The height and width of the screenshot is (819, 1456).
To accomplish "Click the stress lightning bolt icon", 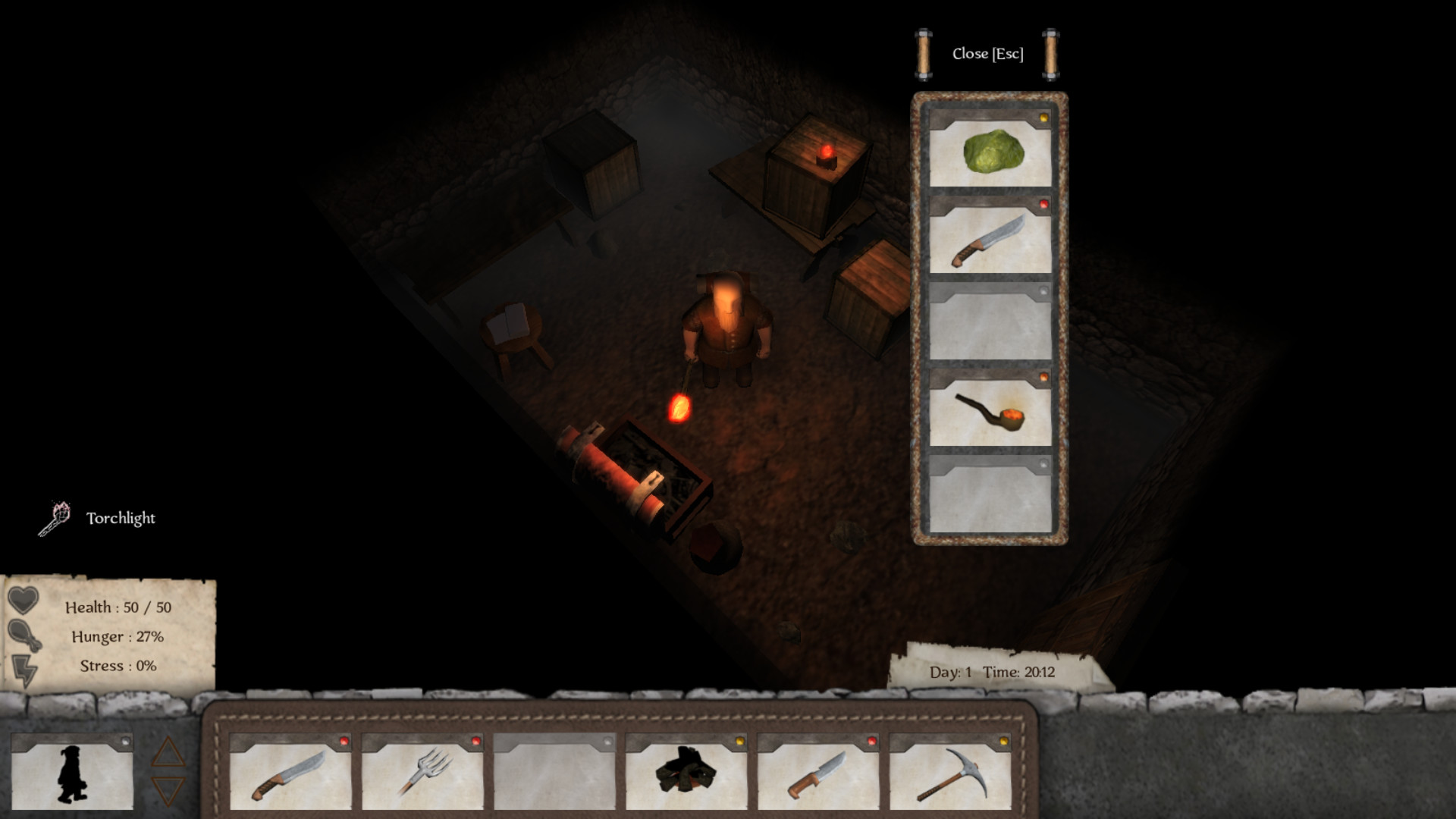I will pyautogui.click(x=25, y=668).
